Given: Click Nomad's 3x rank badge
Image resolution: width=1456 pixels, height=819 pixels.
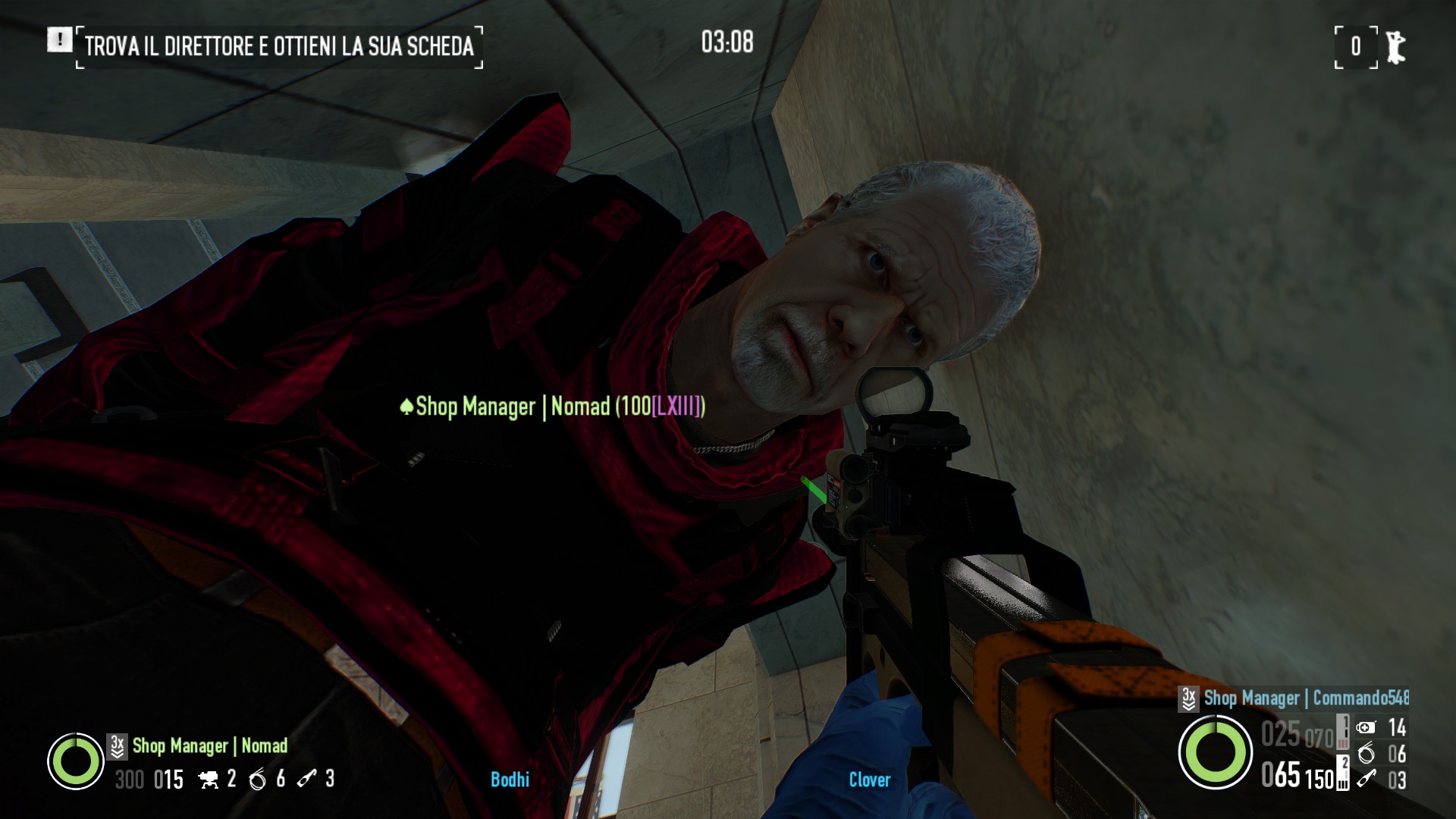Looking at the screenshot, I should pos(117,746).
